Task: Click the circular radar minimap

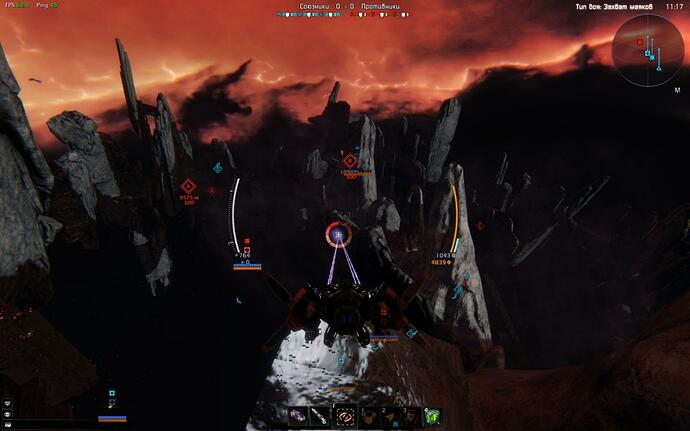Action: pyautogui.click(x=648, y=47)
